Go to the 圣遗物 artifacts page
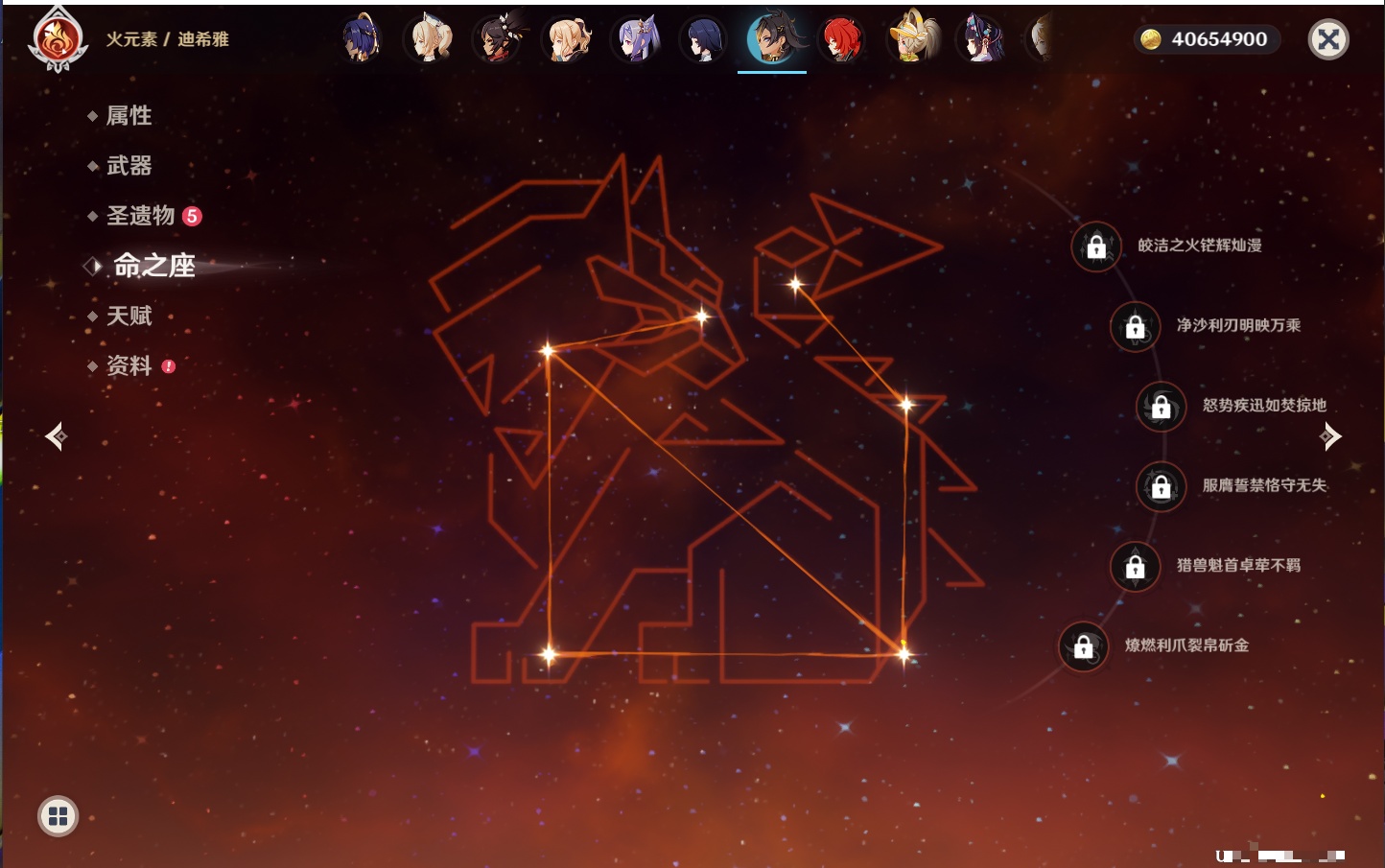Screen dimensions: 1385x868 pos(140,216)
